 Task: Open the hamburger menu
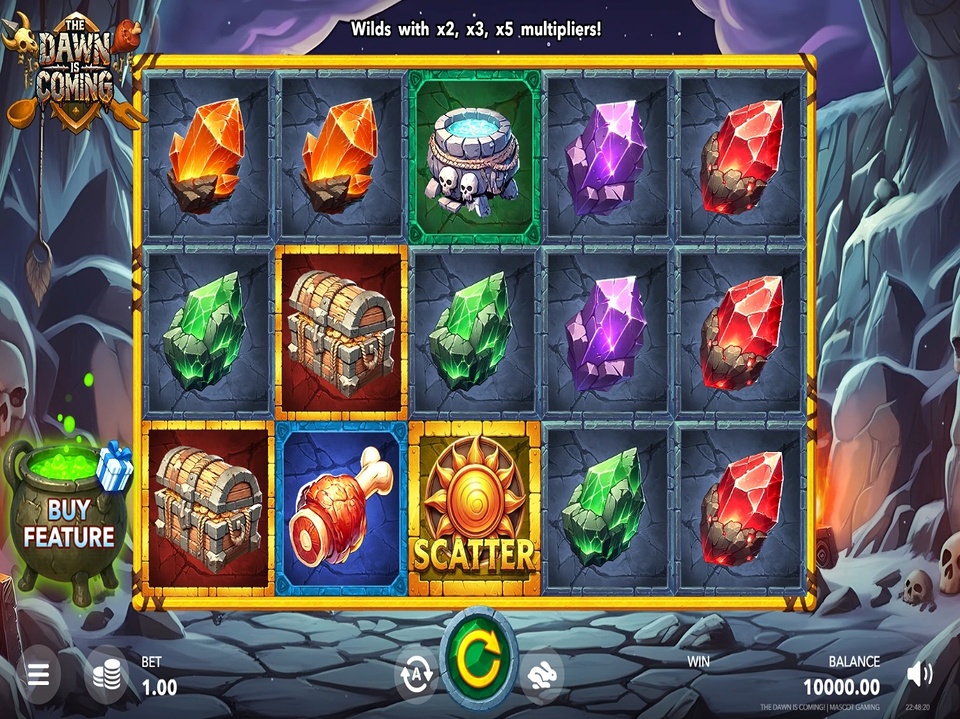click(38, 674)
